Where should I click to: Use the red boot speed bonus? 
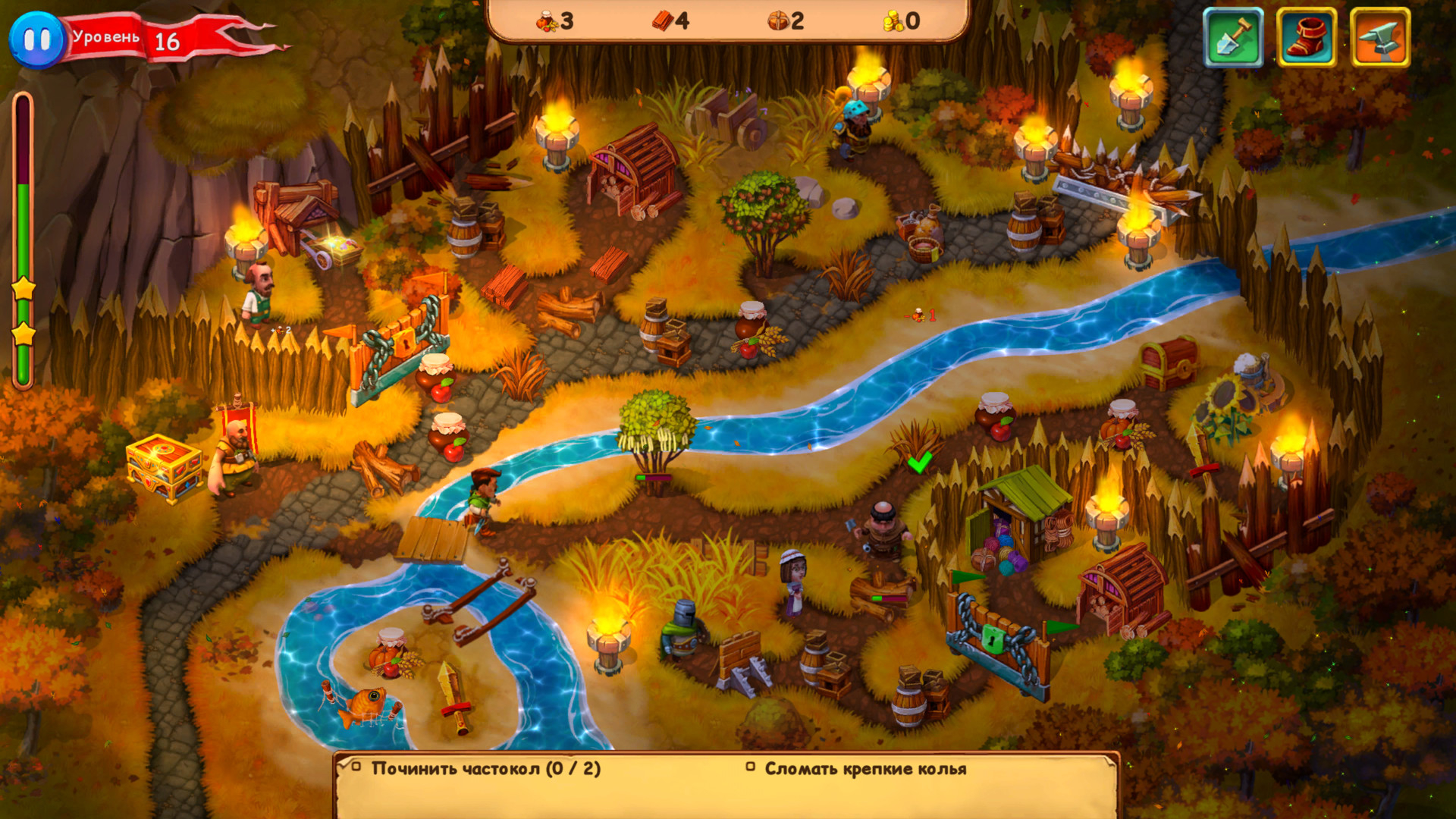pos(1306,38)
